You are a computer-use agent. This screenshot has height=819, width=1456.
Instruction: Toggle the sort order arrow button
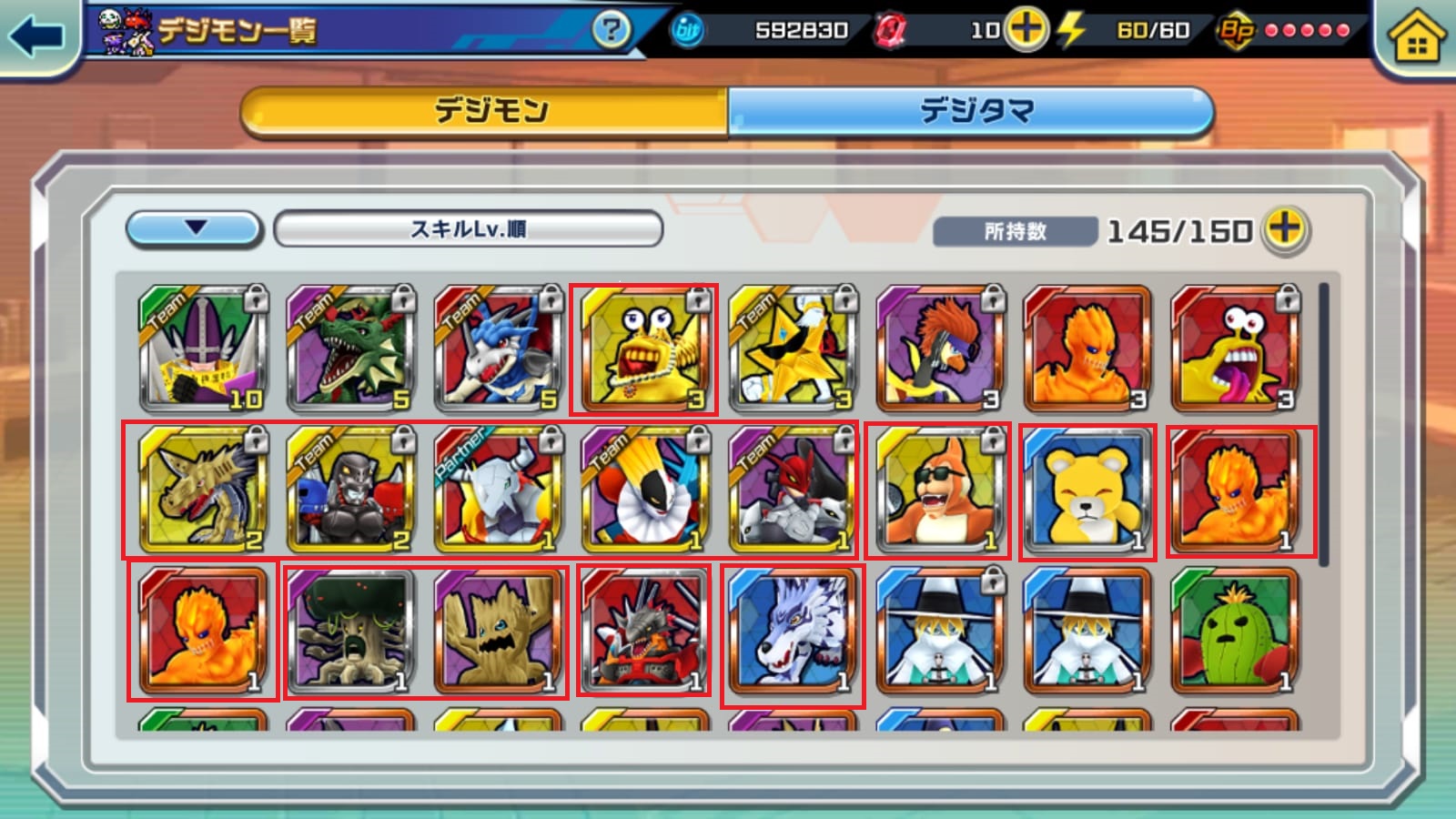195,228
